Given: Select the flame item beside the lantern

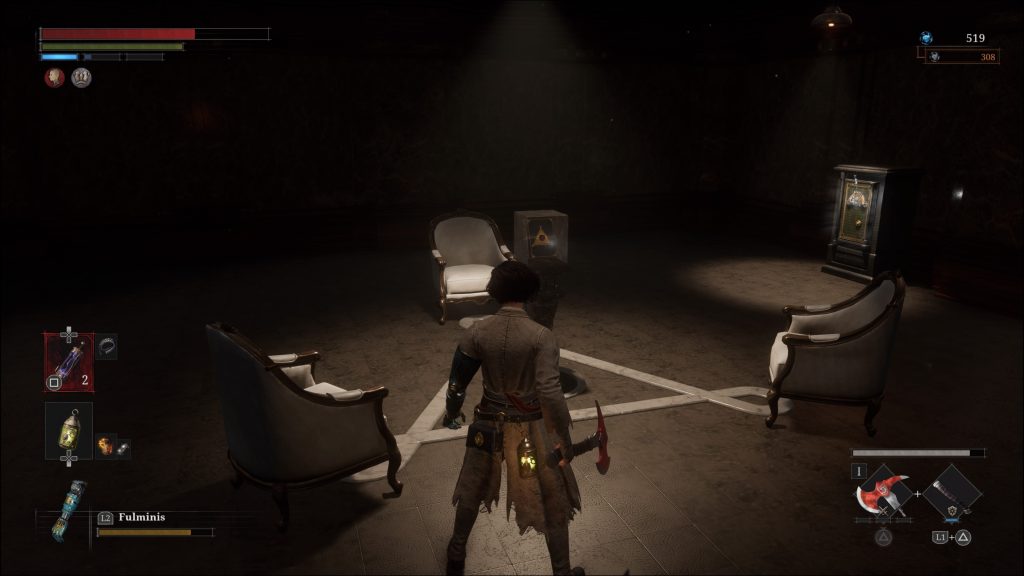Looking at the screenshot, I should point(104,444).
